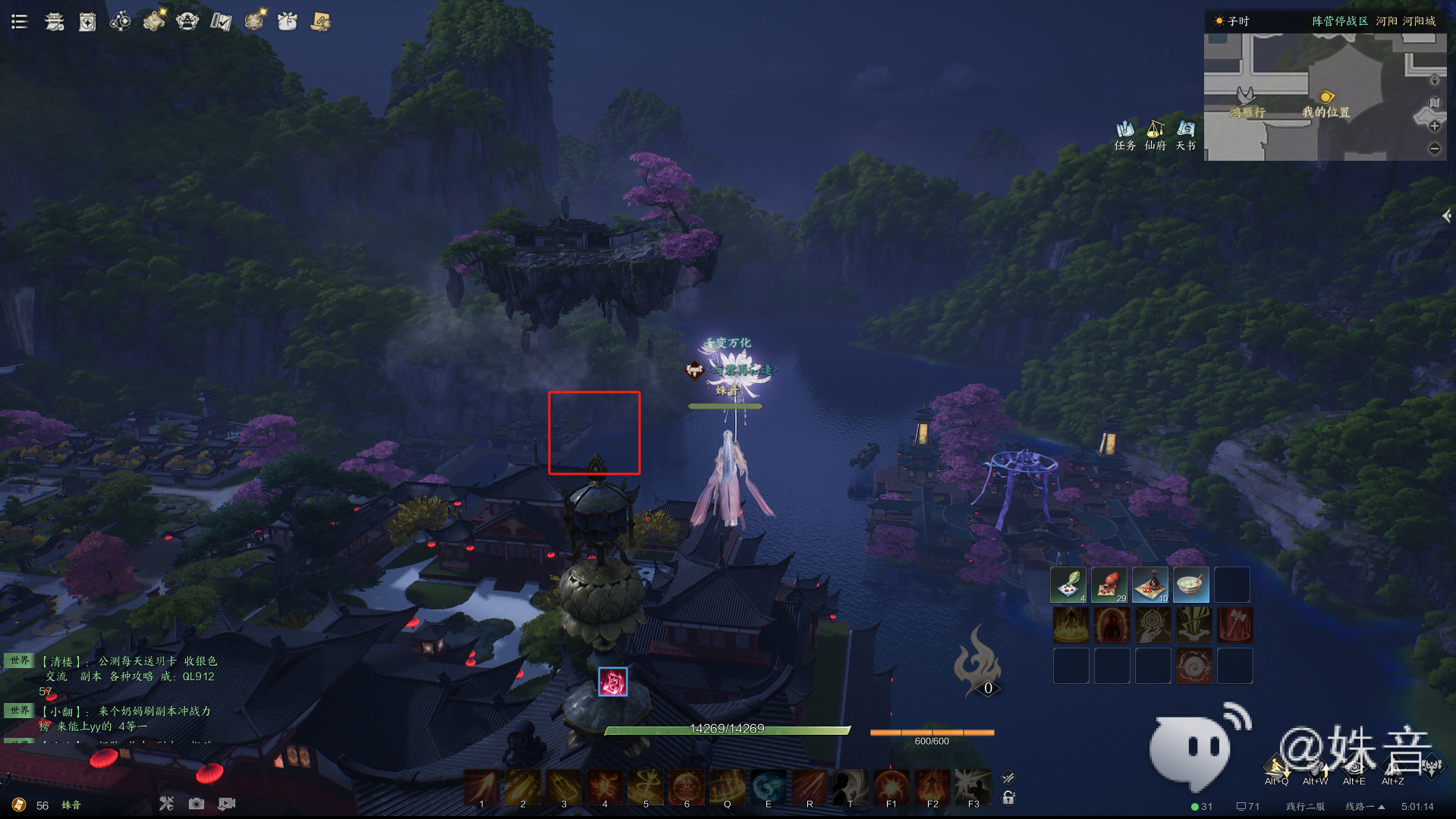Open the 仙府 scales button
1456x819 pixels.
click(1155, 136)
